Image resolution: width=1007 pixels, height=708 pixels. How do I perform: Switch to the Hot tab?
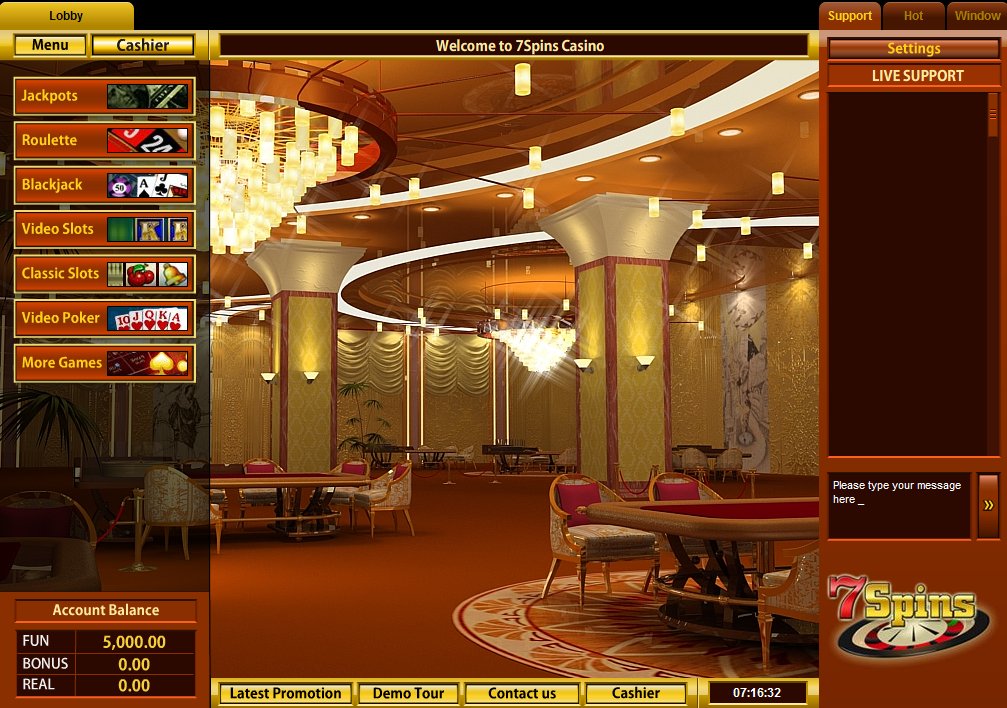coord(913,16)
